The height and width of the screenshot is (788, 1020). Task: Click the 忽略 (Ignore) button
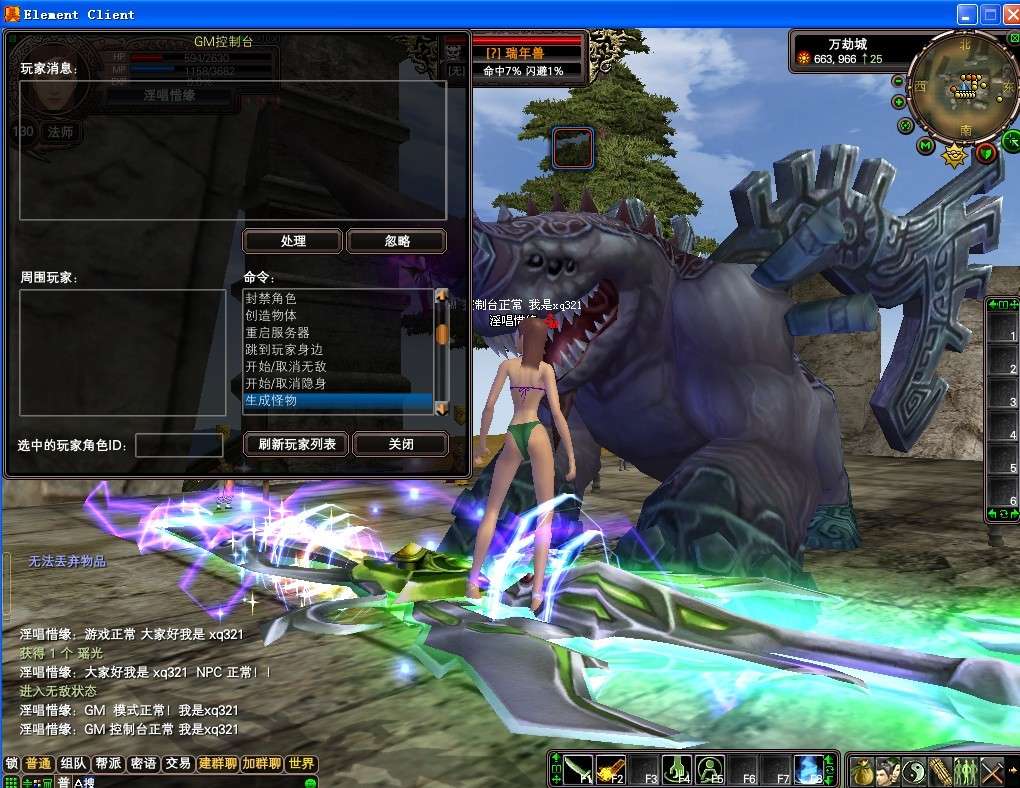[397, 241]
